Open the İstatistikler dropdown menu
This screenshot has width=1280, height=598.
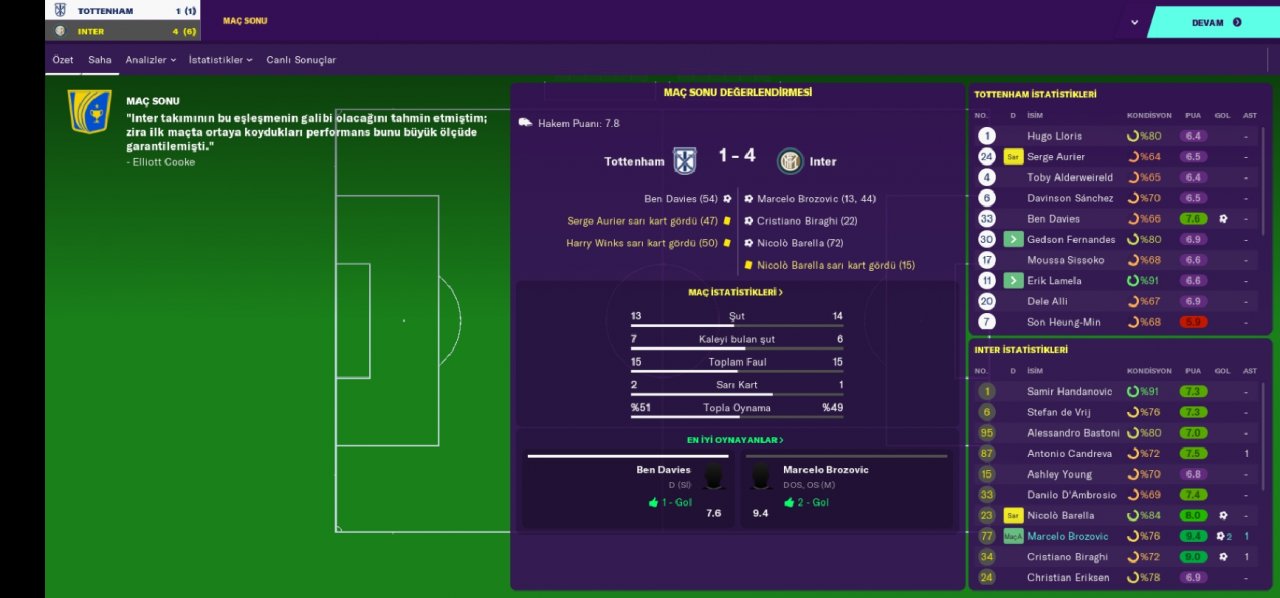tap(220, 60)
